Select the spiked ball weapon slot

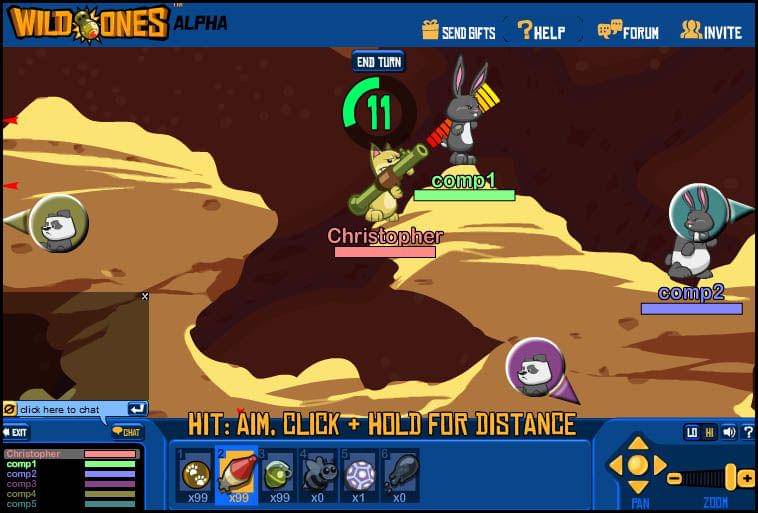point(359,474)
